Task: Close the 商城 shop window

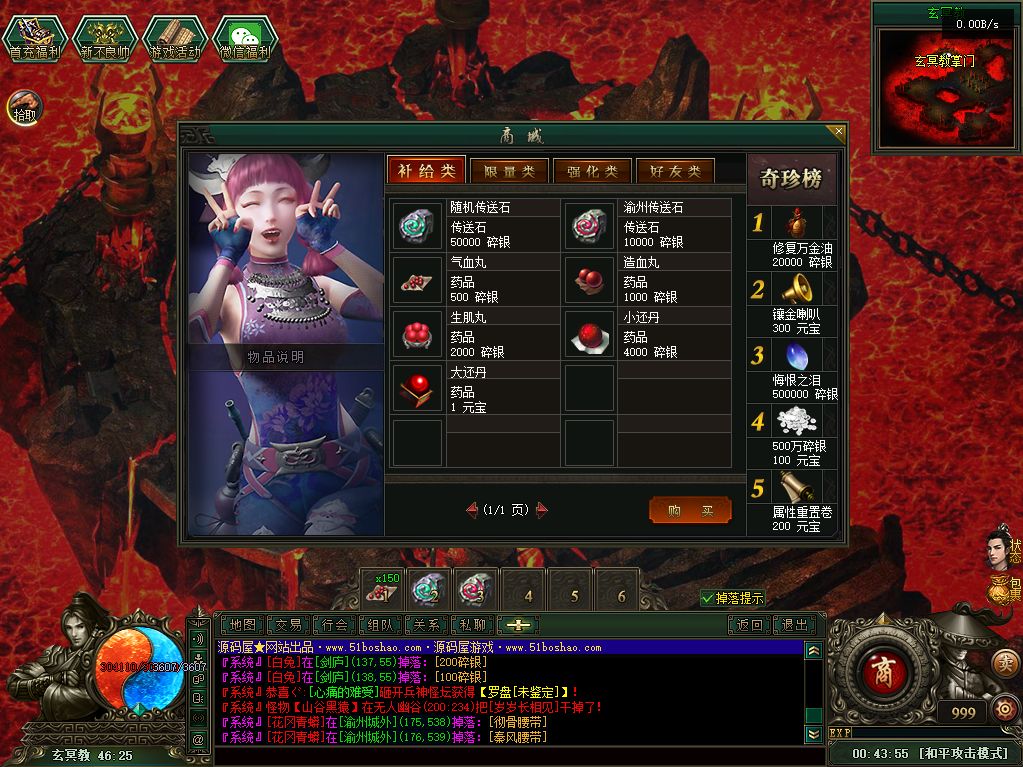Action: (x=839, y=131)
